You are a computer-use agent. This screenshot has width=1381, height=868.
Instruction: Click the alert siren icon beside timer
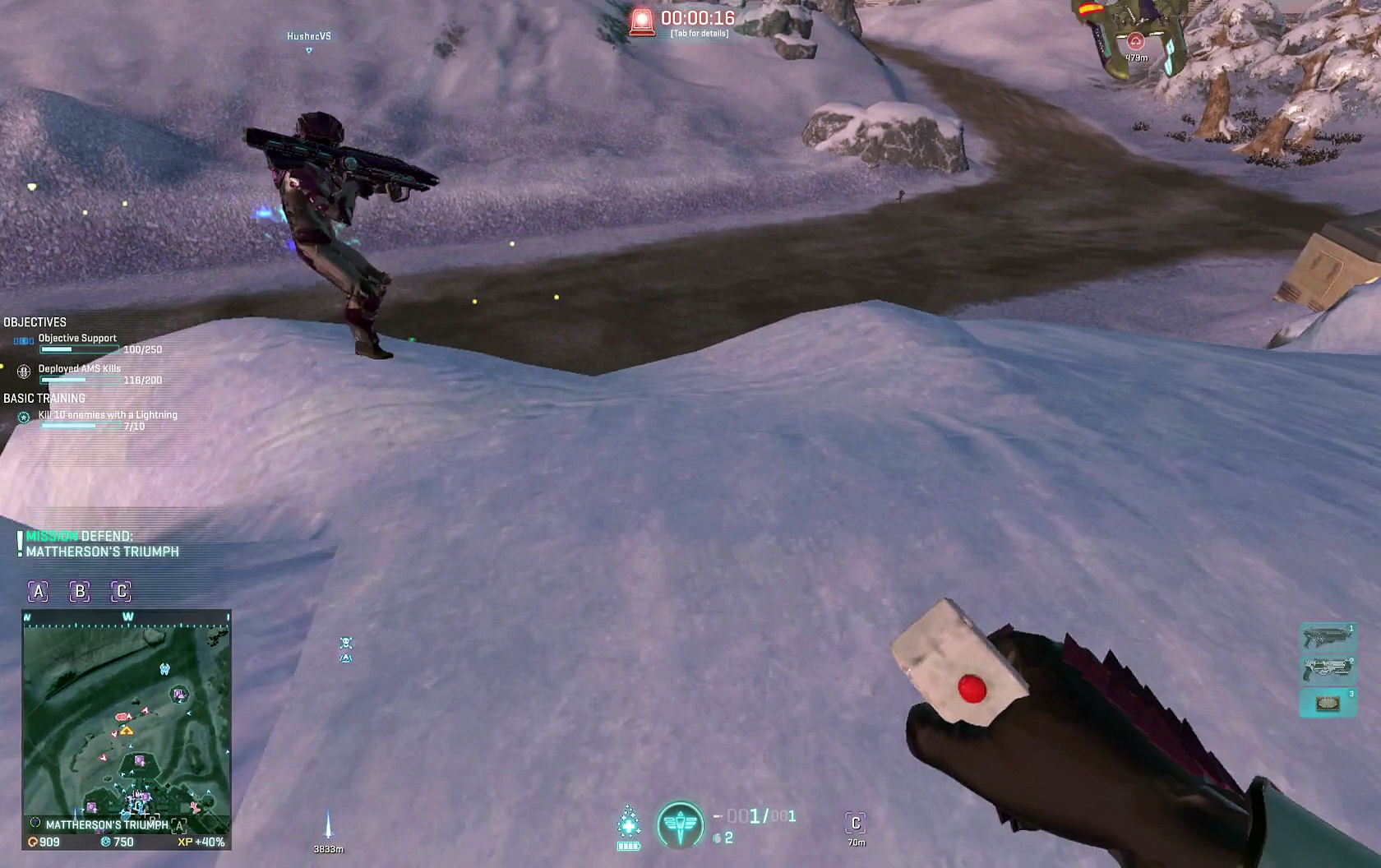[x=642, y=21]
